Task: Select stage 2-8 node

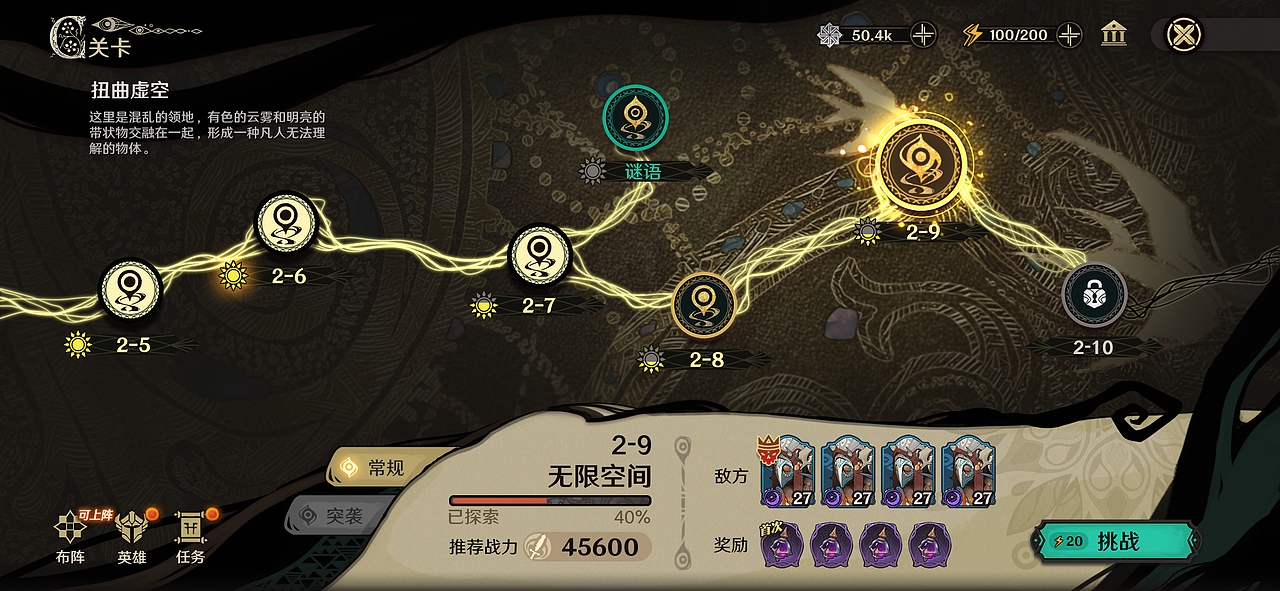Action: click(x=703, y=305)
